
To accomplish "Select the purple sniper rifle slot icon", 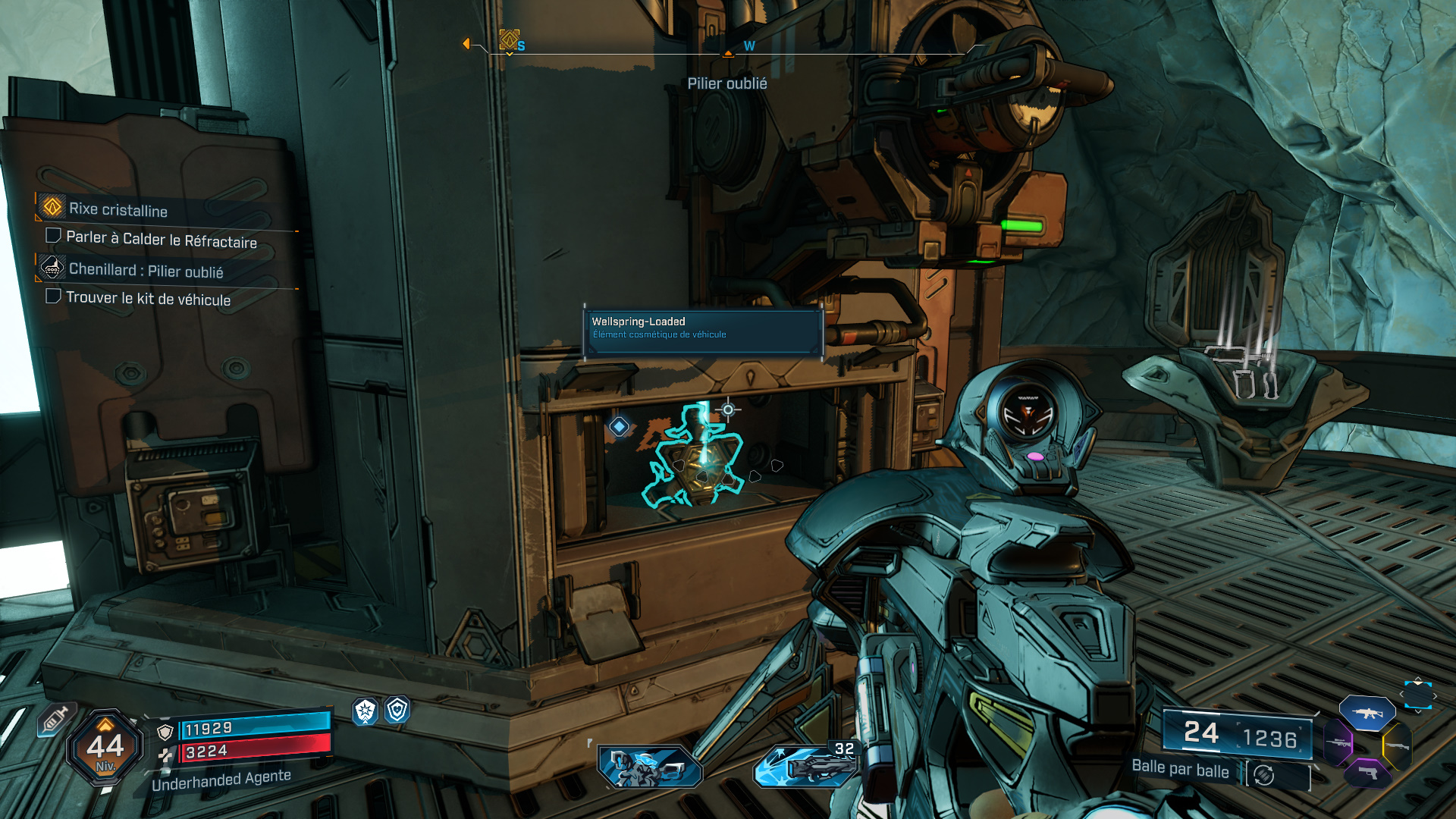I will pos(1338,743).
